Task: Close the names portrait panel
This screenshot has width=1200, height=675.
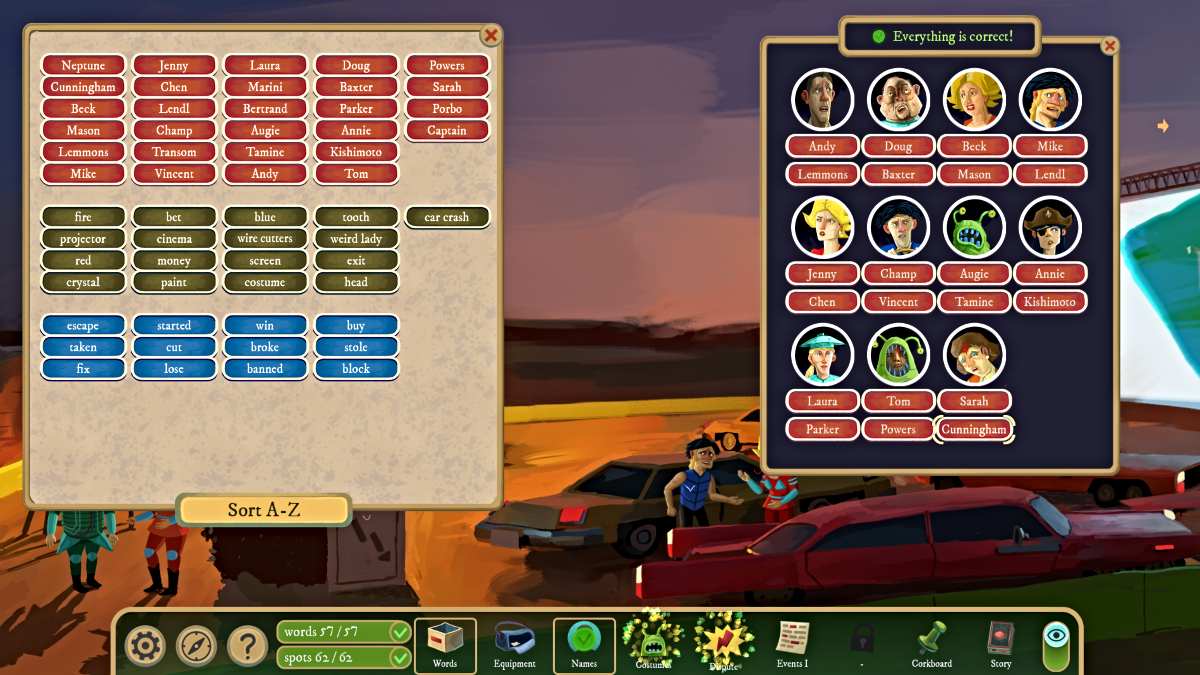Action: [x=1109, y=46]
